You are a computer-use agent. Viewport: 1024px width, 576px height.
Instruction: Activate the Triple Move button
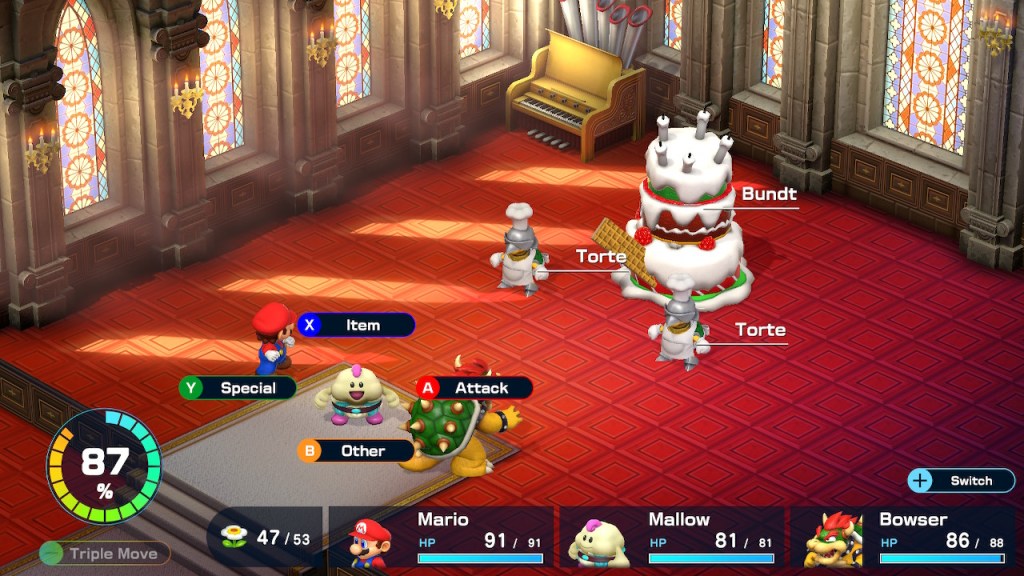[105, 553]
